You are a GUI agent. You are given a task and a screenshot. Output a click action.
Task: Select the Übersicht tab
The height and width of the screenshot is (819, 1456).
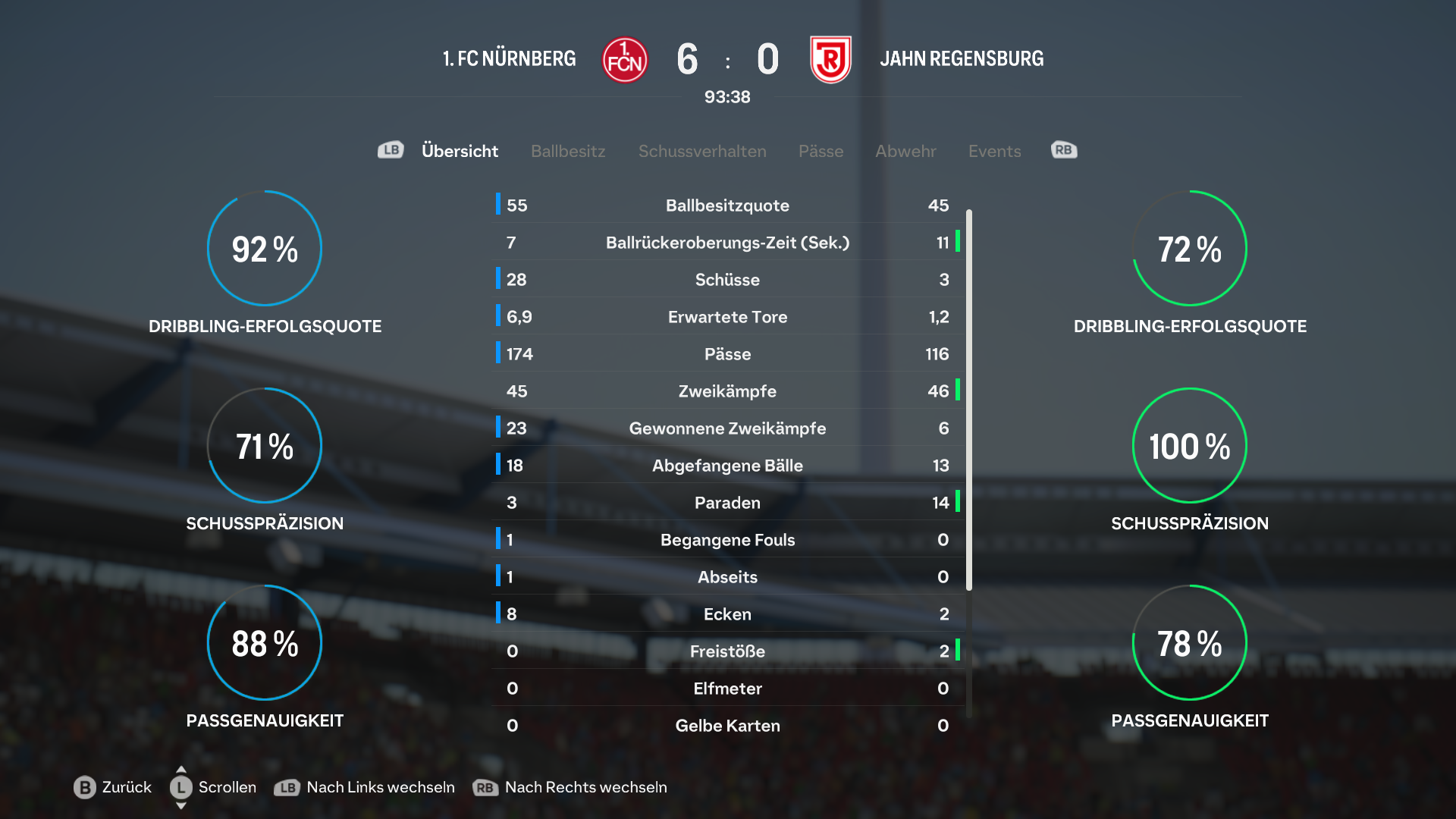point(460,151)
